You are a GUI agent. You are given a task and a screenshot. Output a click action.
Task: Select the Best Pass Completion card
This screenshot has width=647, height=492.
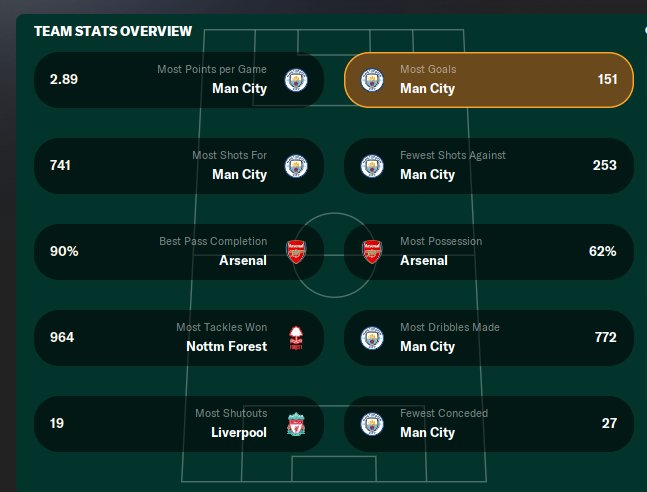pos(178,252)
